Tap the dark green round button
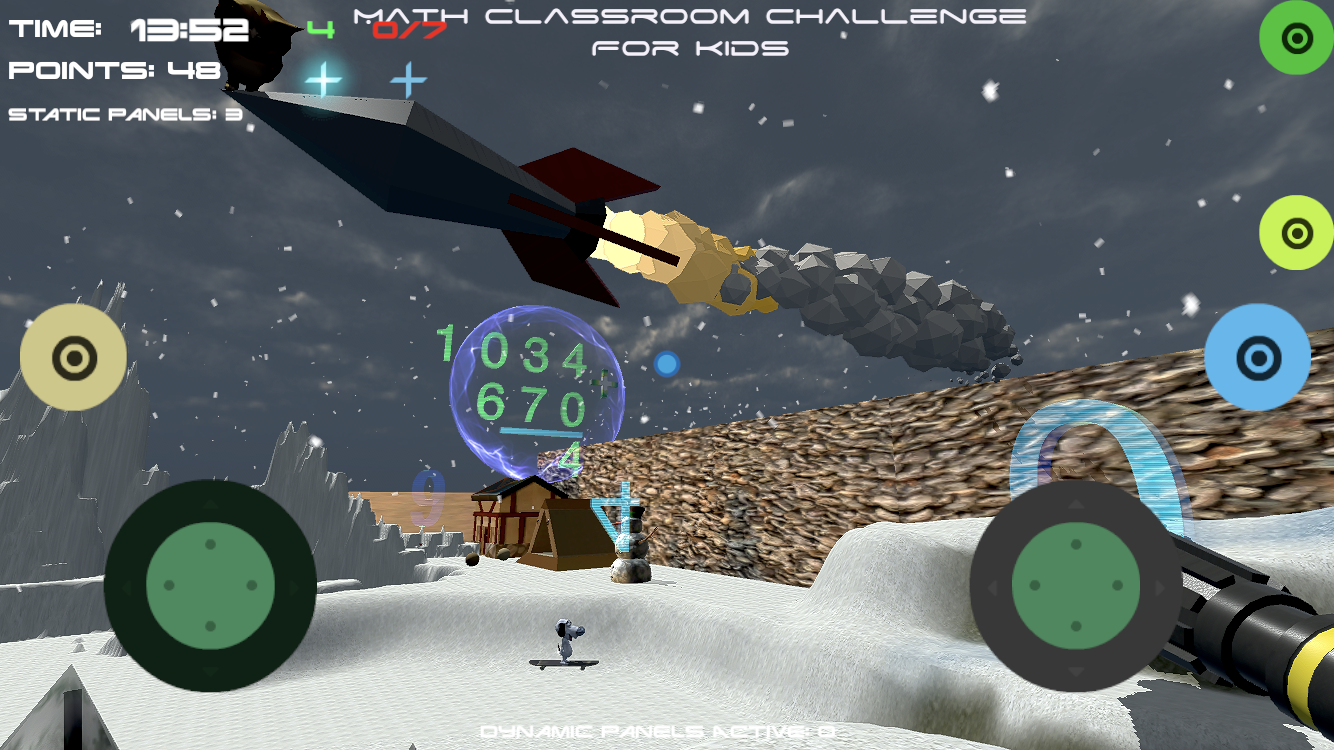This screenshot has width=1334, height=750. click(1296, 38)
